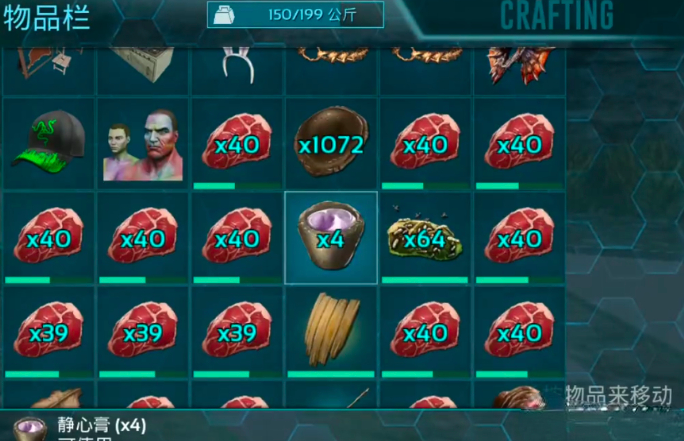Image resolution: width=684 pixels, height=441 pixels.
Task: Switch to the CRAFTING tab
Action: (x=556, y=16)
